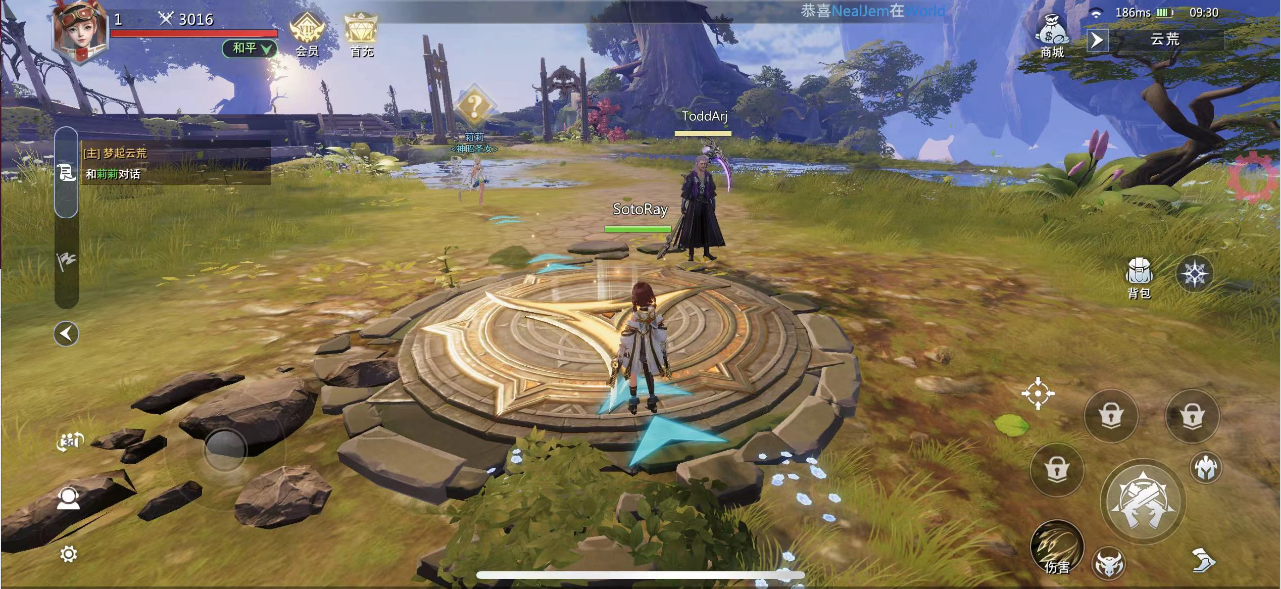This screenshot has height=589, width=1281.
Task: Switch to the flag tab
Action: [66, 262]
